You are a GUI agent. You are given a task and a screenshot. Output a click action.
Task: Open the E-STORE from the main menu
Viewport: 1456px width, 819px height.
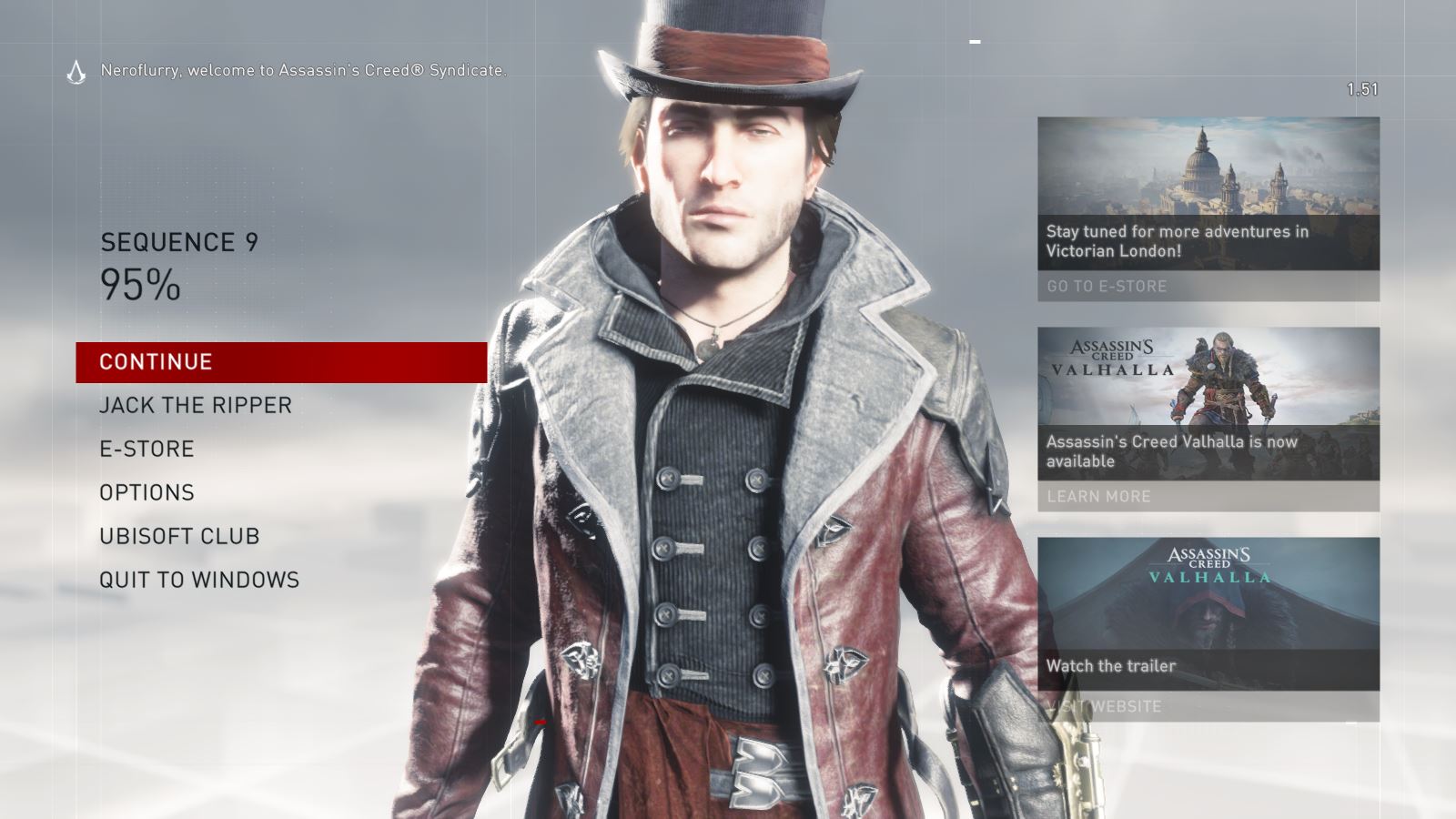coord(147,449)
